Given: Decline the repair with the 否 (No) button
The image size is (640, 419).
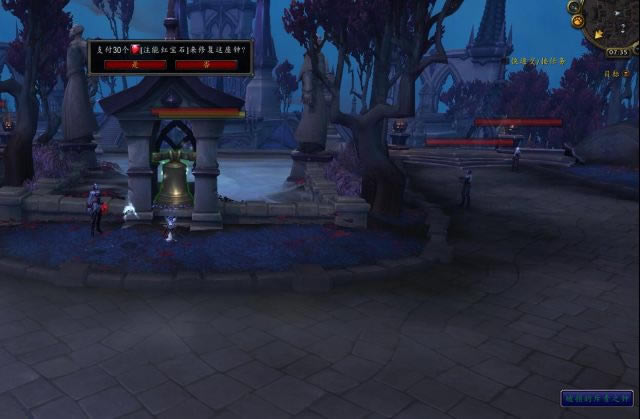Looking at the screenshot, I should tap(206, 64).
